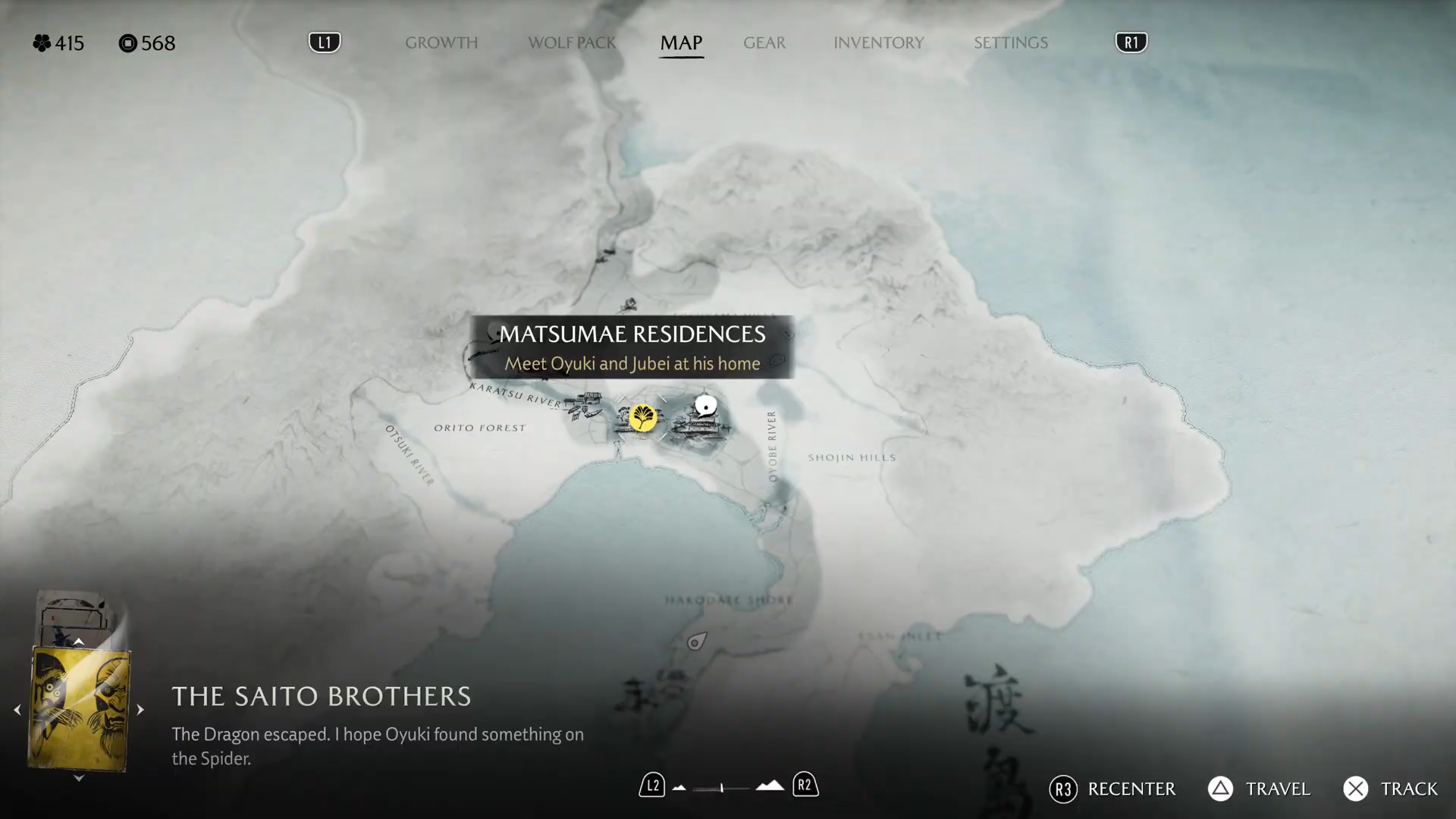Show the next quest card with right arrow
Image resolution: width=1456 pixels, height=819 pixels.
pyautogui.click(x=140, y=710)
